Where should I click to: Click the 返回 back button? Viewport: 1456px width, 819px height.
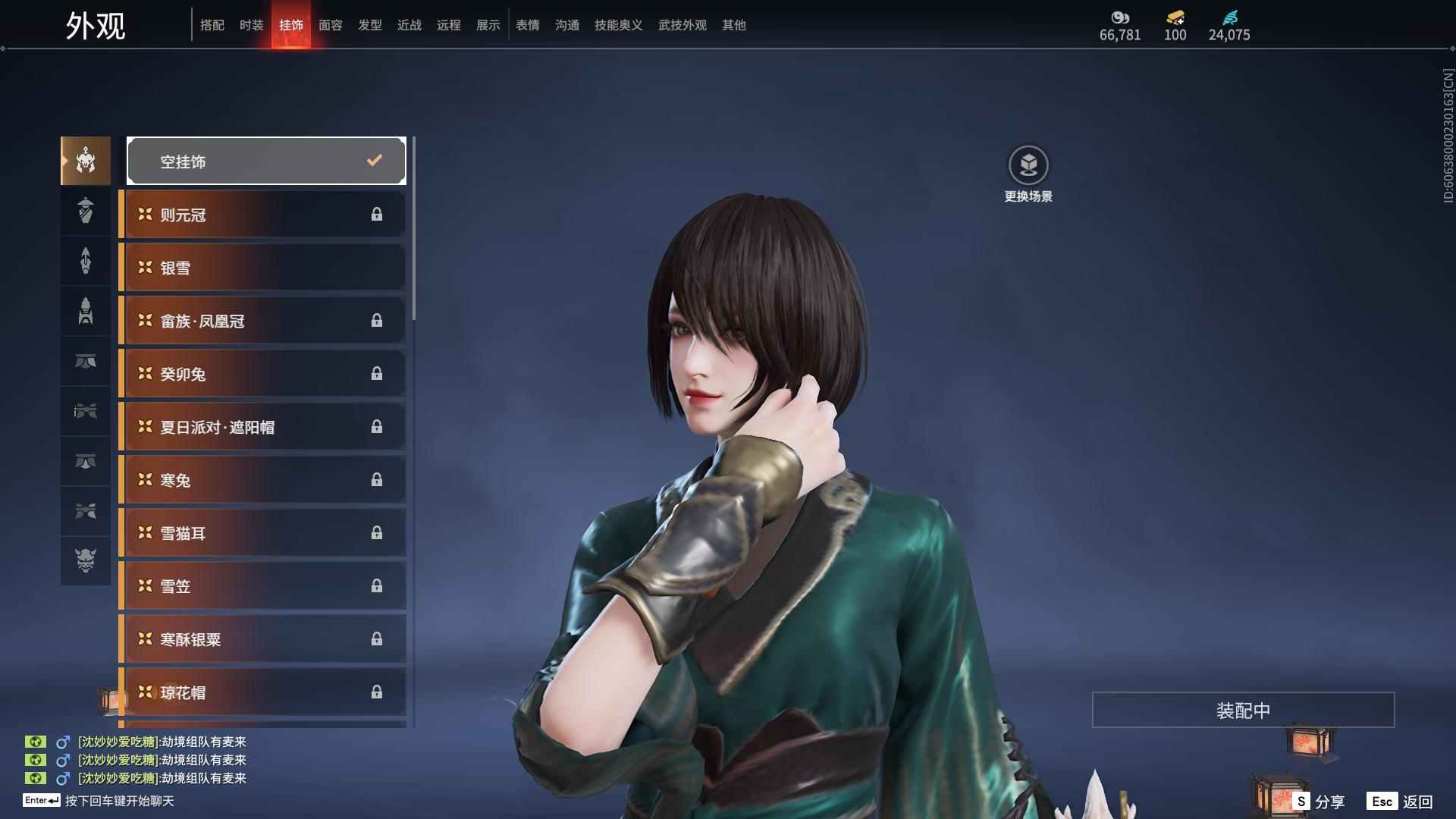click(x=1400, y=802)
